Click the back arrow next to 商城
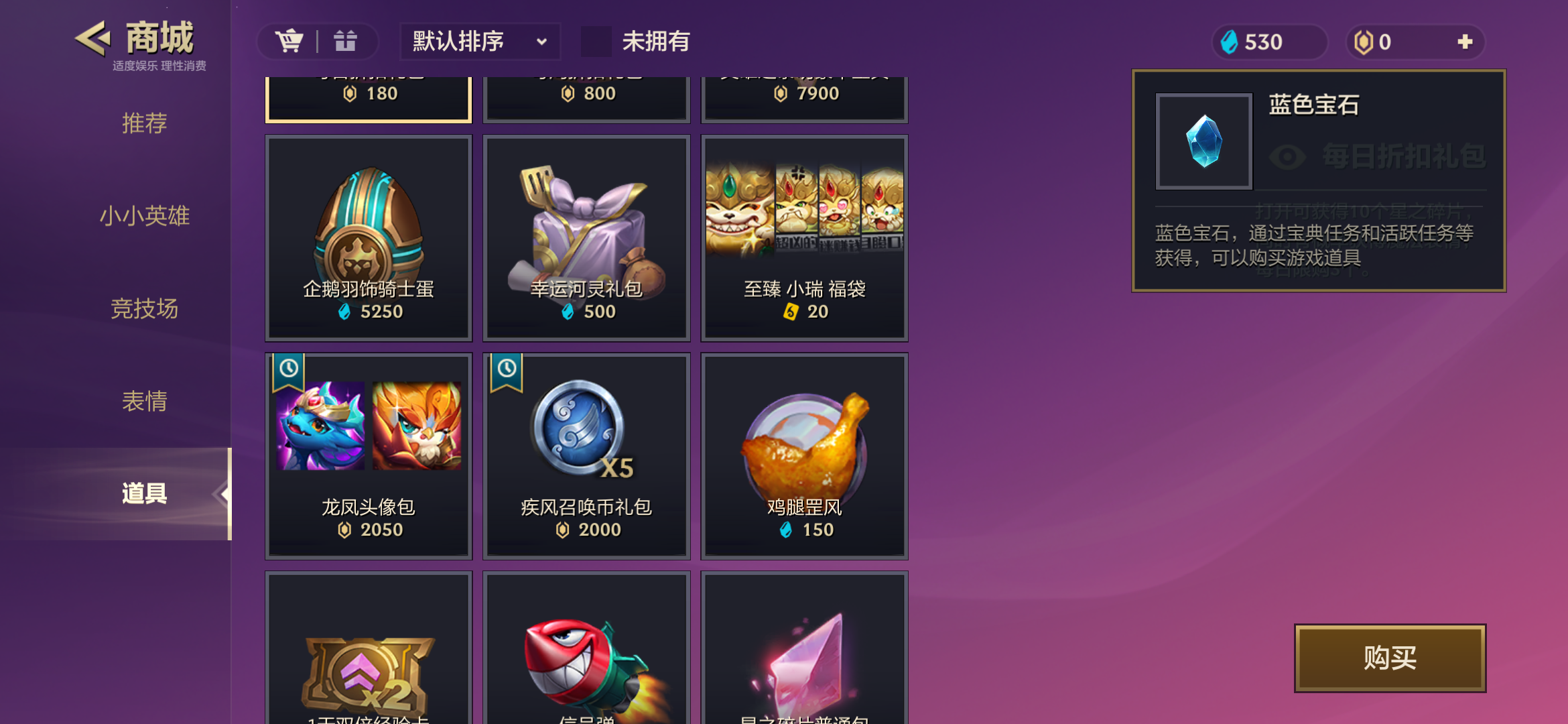Image resolution: width=1568 pixels, height=724 pixels. pyautogui.click(x=93, y=38)
